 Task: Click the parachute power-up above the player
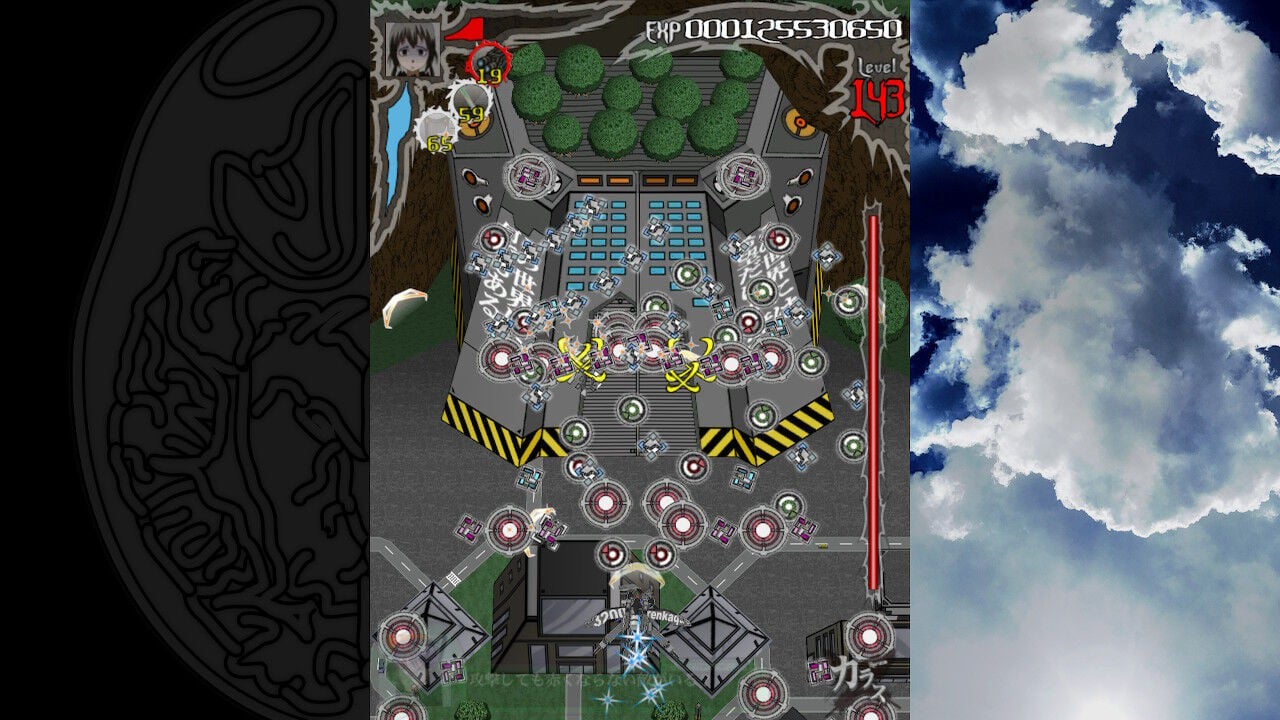636,575
